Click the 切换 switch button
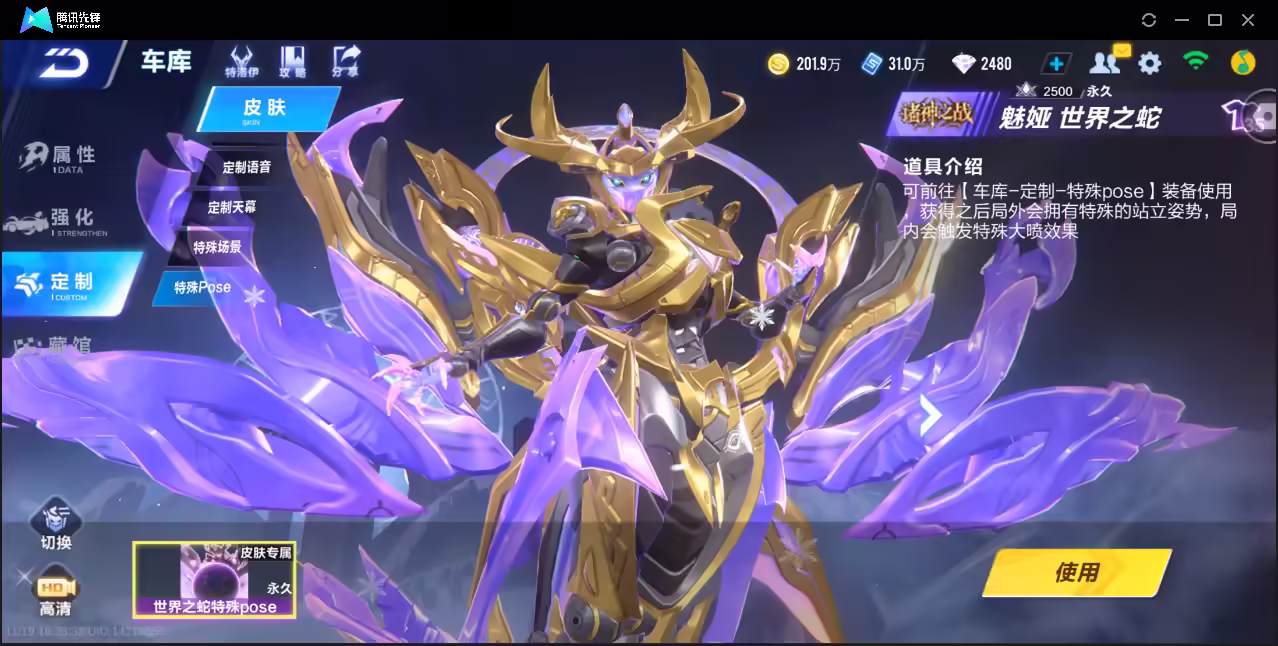 pos(56,525)
